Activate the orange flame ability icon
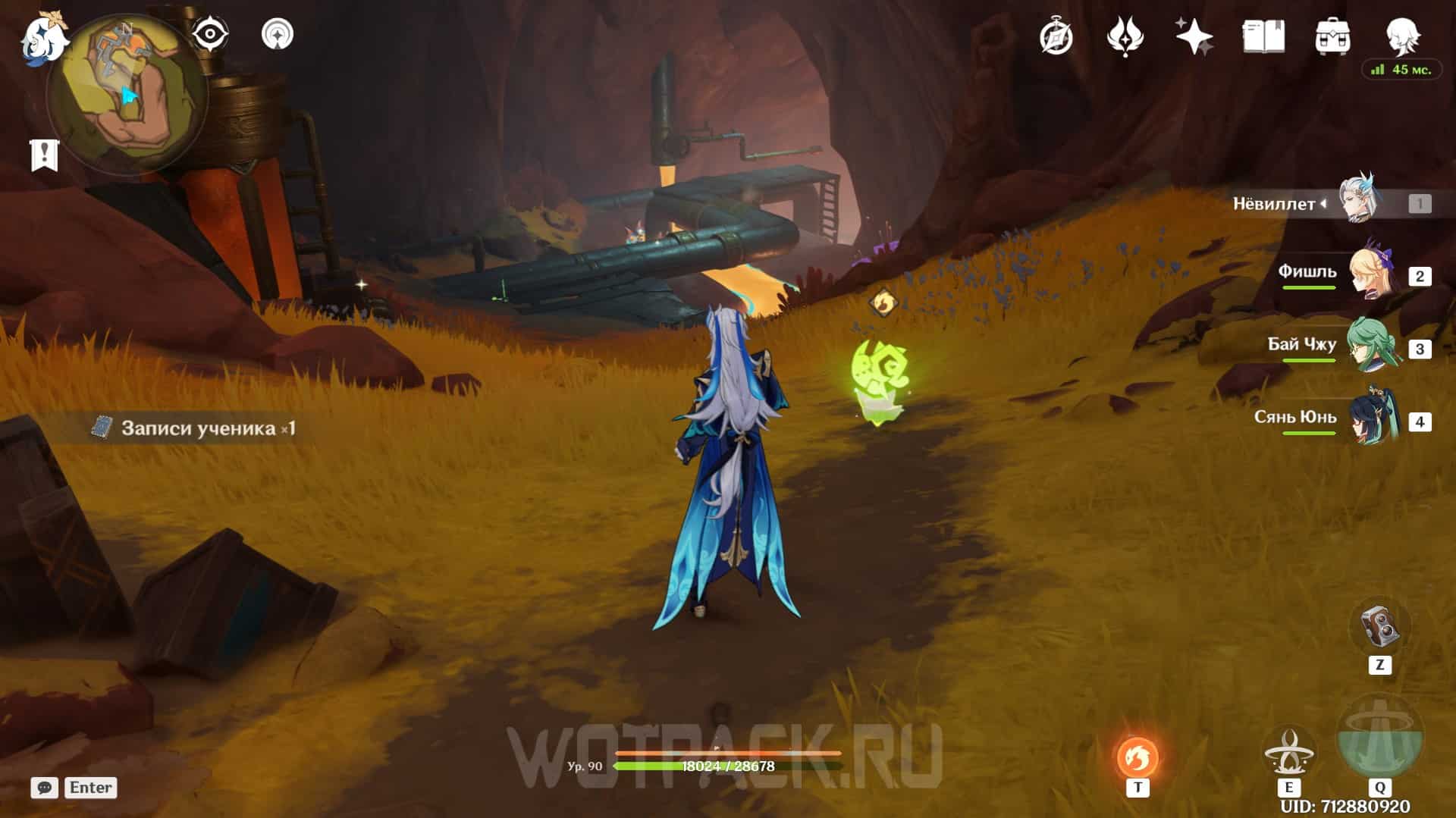This screenshot has height=818, width=1456. click(1137, 757)
